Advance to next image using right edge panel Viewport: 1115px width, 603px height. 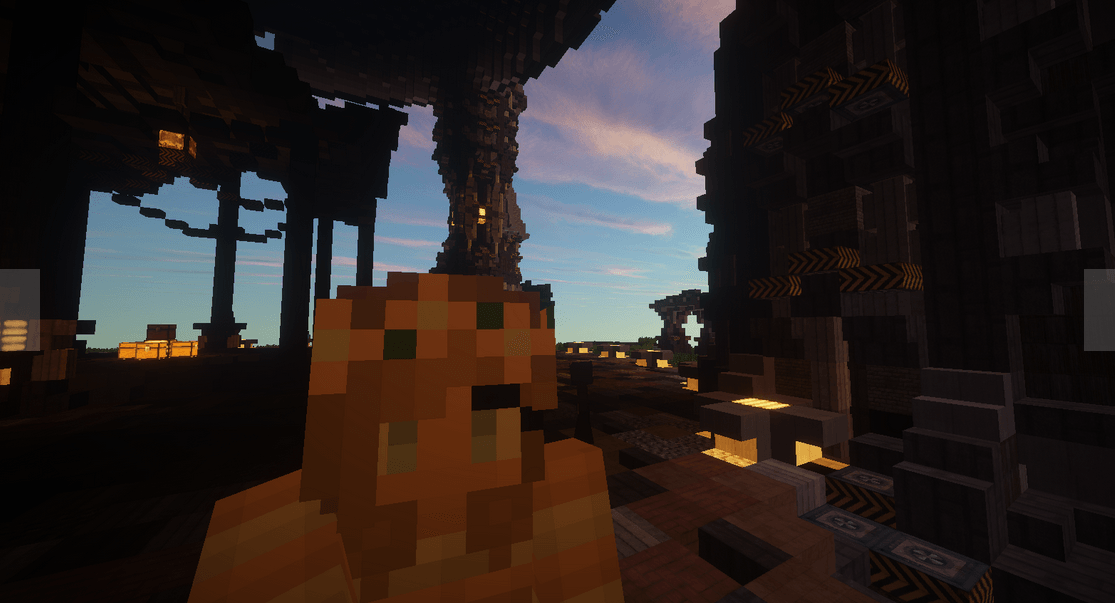[x=1099, y=310]
